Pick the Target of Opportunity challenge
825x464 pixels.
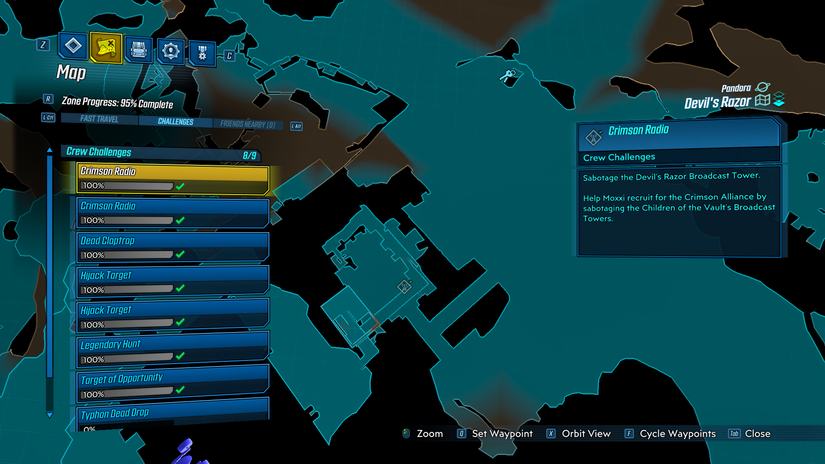point(172,385)
